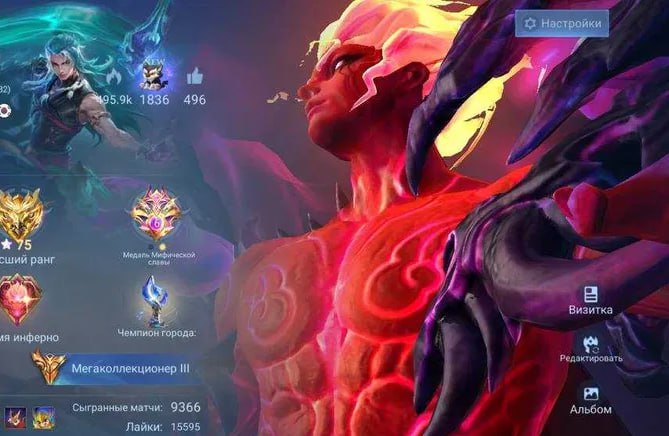View the City Champion trophy
This screenshot has width=669, height=436.
pyautogui.click(x=153, y=298)
